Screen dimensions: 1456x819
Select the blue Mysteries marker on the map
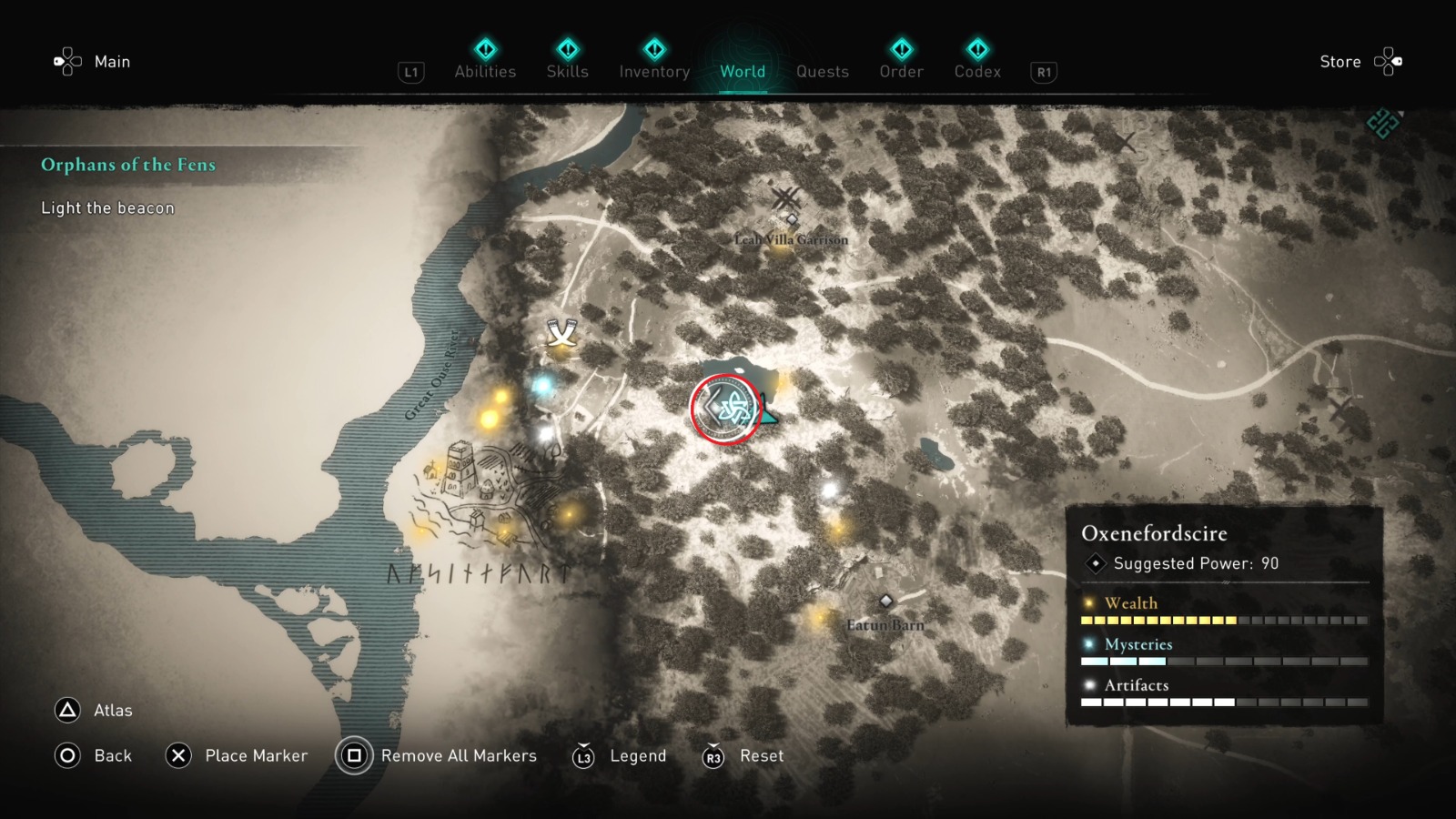pos(543,386)
